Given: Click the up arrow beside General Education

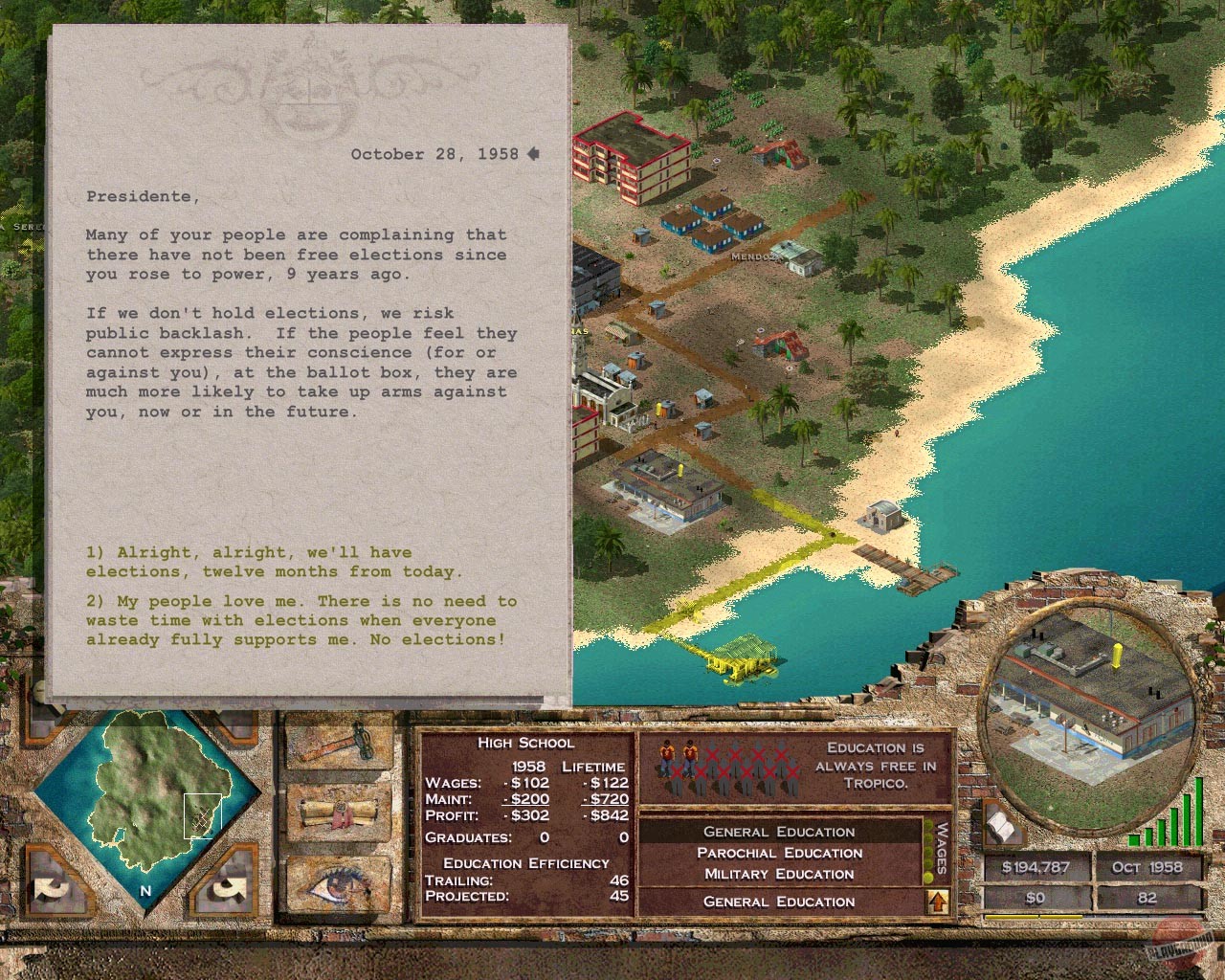Looking at the screenshot, I should (x=938, y=900).
